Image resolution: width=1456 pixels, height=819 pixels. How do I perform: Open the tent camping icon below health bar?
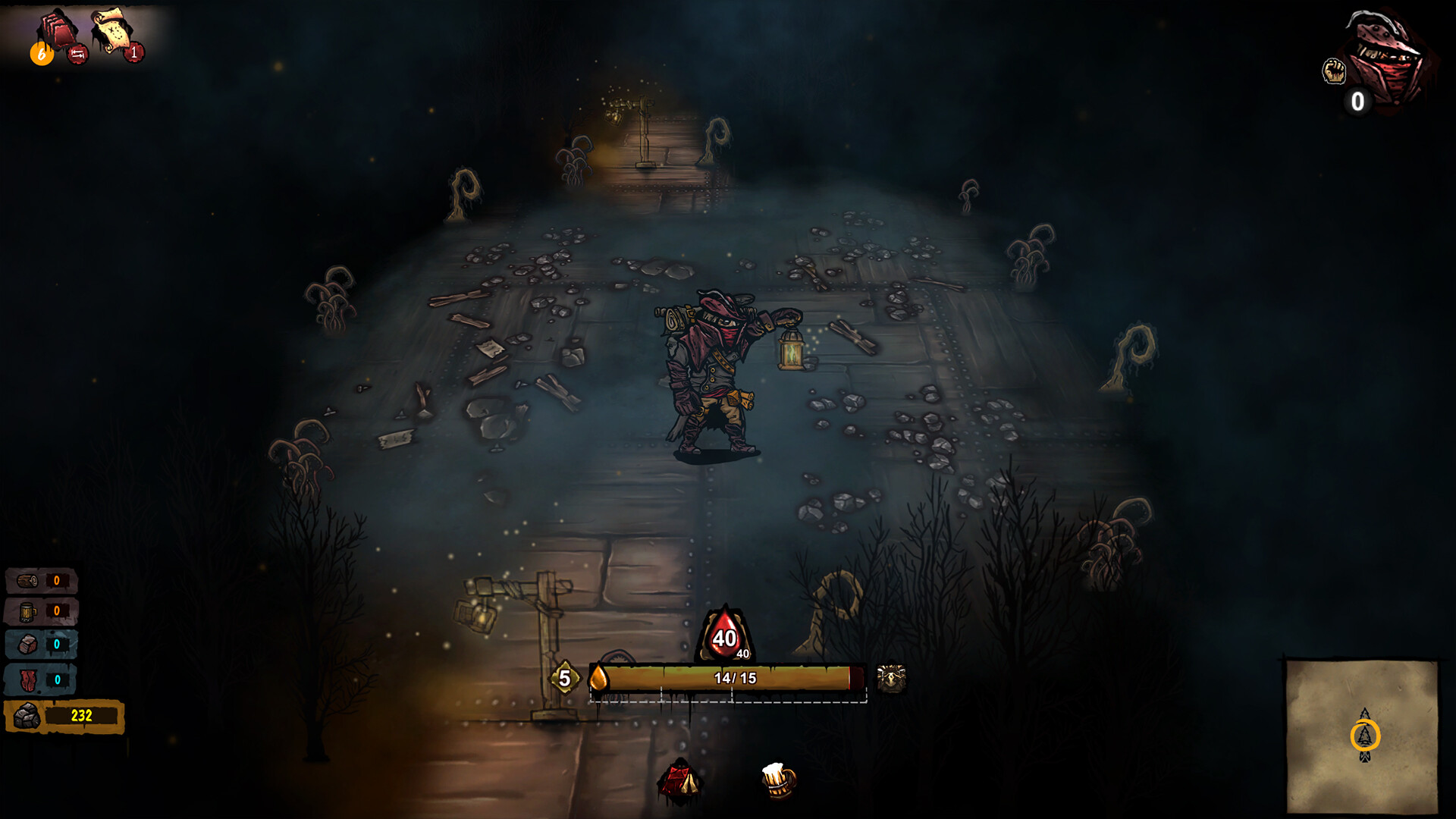pos(679,780)
